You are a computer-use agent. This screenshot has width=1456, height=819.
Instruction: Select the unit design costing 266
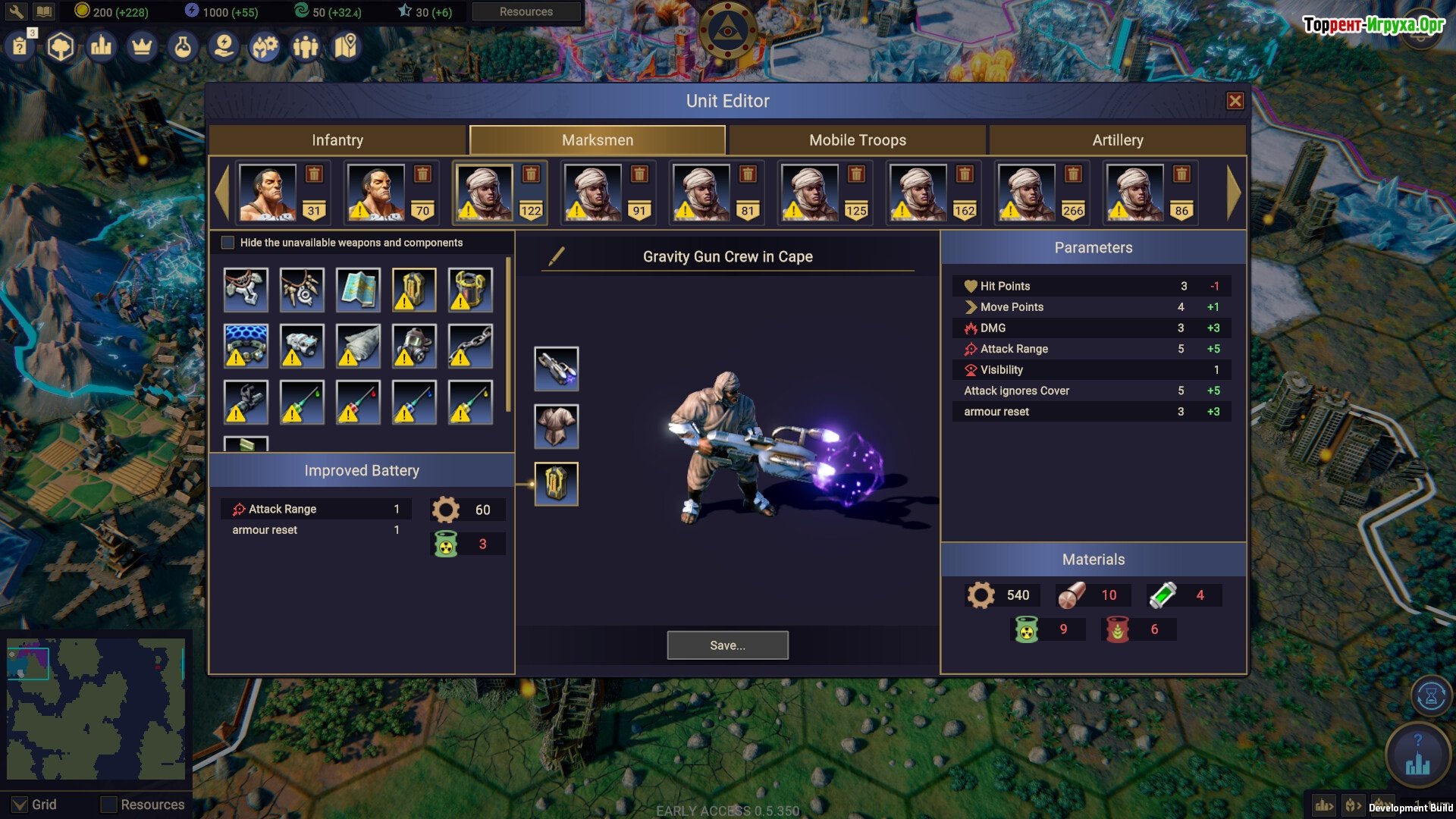coord(1025,193)
